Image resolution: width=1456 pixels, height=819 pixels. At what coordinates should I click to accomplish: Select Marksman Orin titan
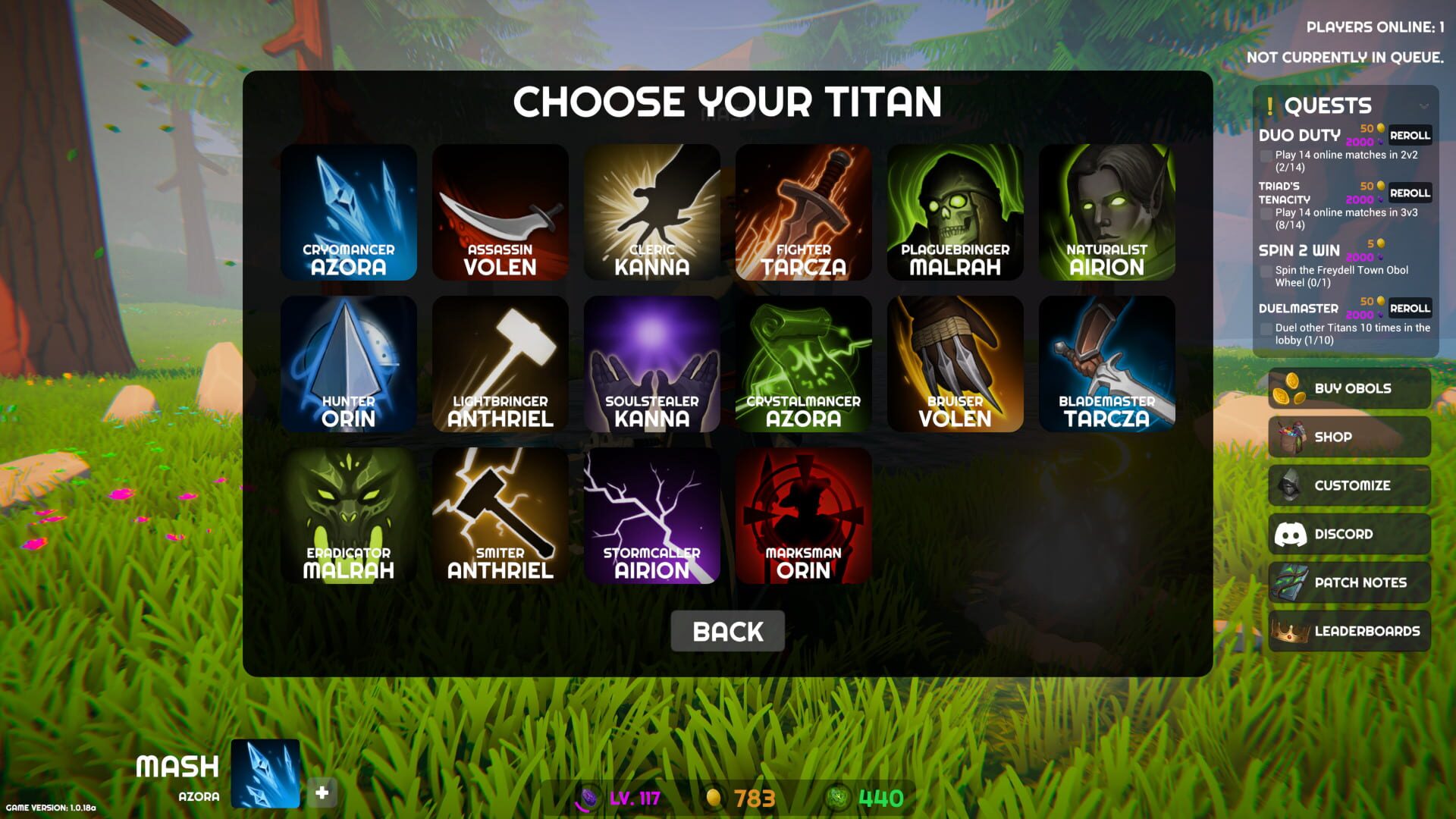coord(804,516)
